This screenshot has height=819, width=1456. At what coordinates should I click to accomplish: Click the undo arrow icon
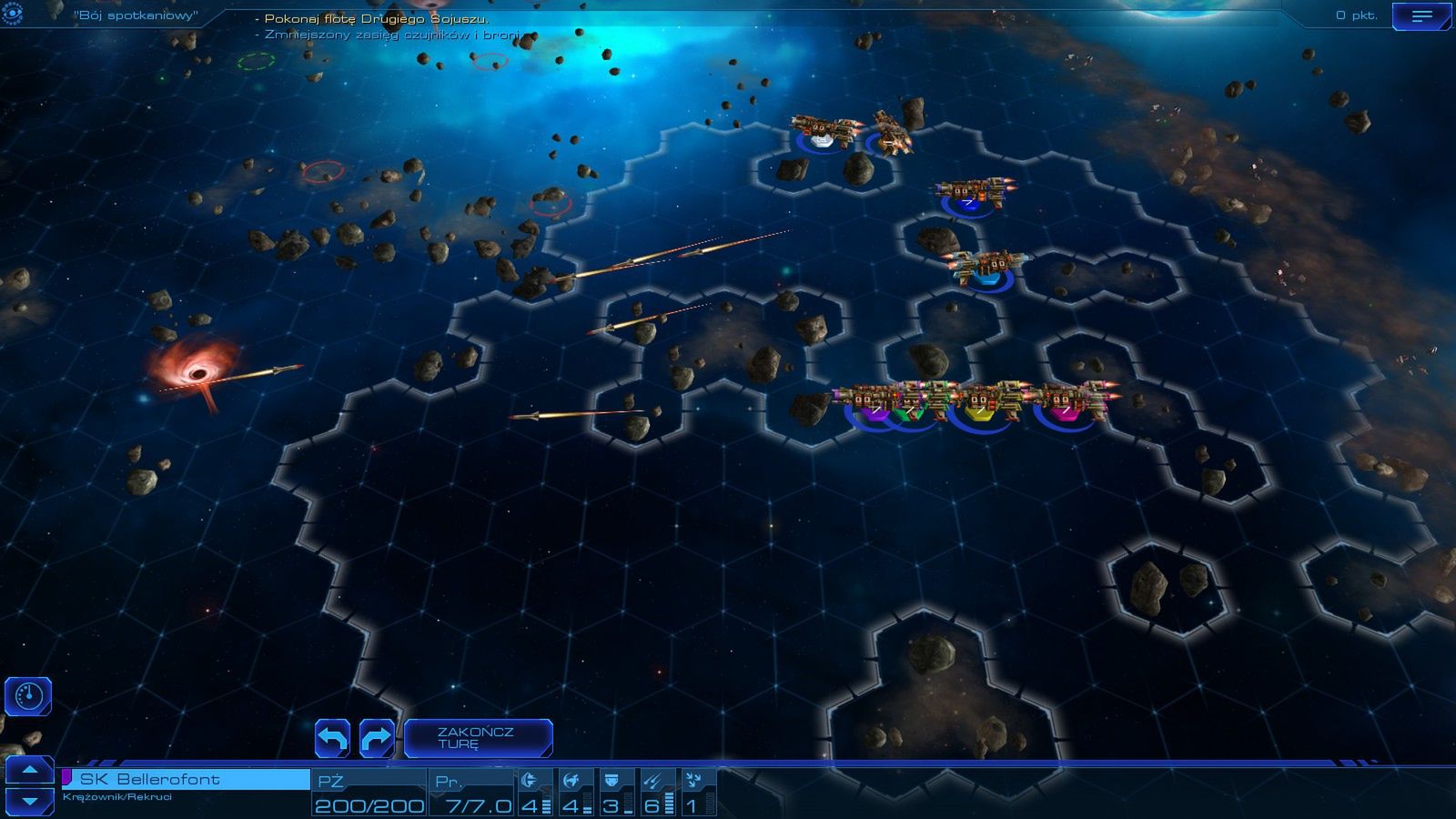pos(334,738)
